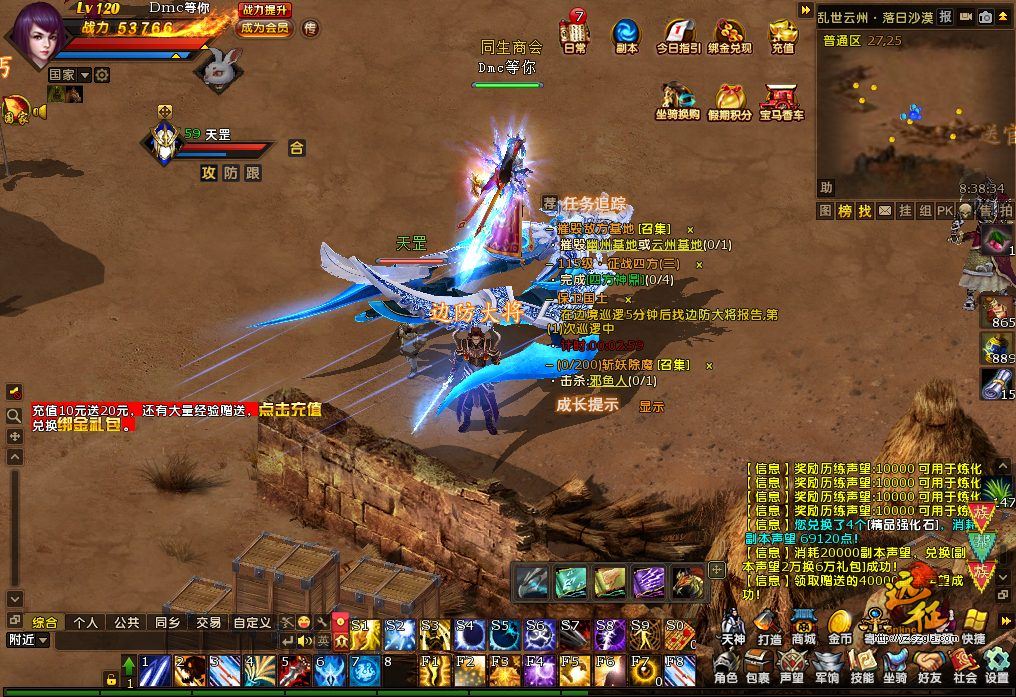The width and height of the screenshot is (1016, 697).
Task: Open the 日常 daily activities icon
Action: [x=575, y=34]
